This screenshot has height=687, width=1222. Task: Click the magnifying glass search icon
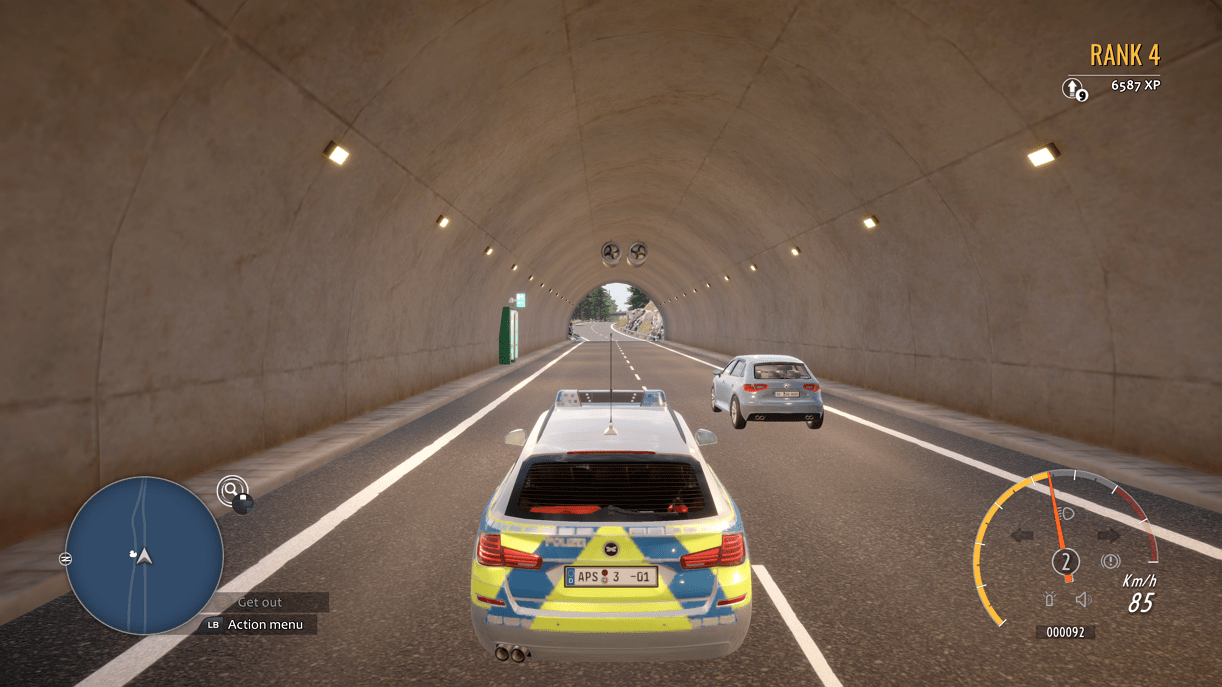pos(232,490)
